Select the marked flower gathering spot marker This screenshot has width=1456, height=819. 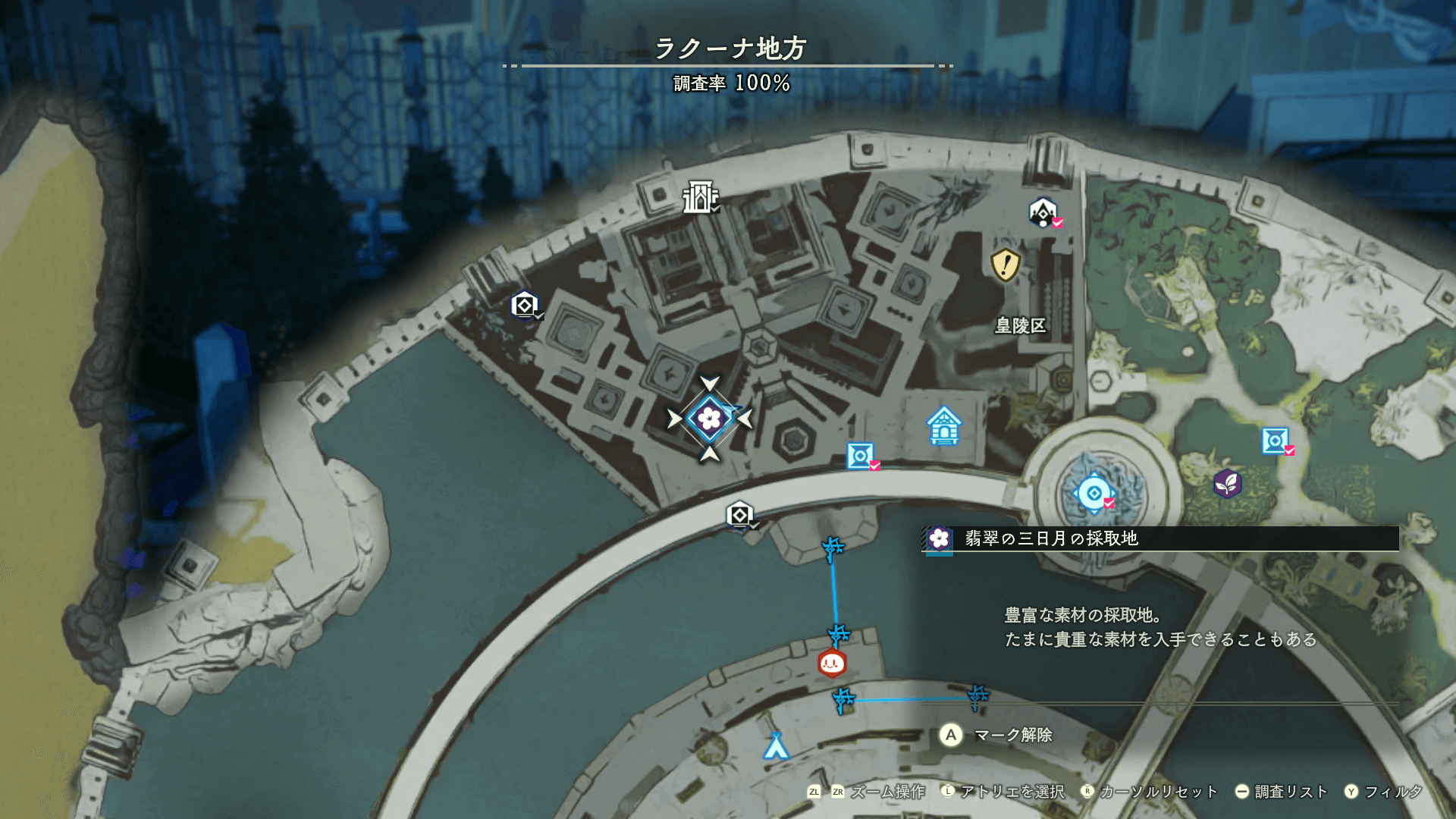click(x=710, y=418)
